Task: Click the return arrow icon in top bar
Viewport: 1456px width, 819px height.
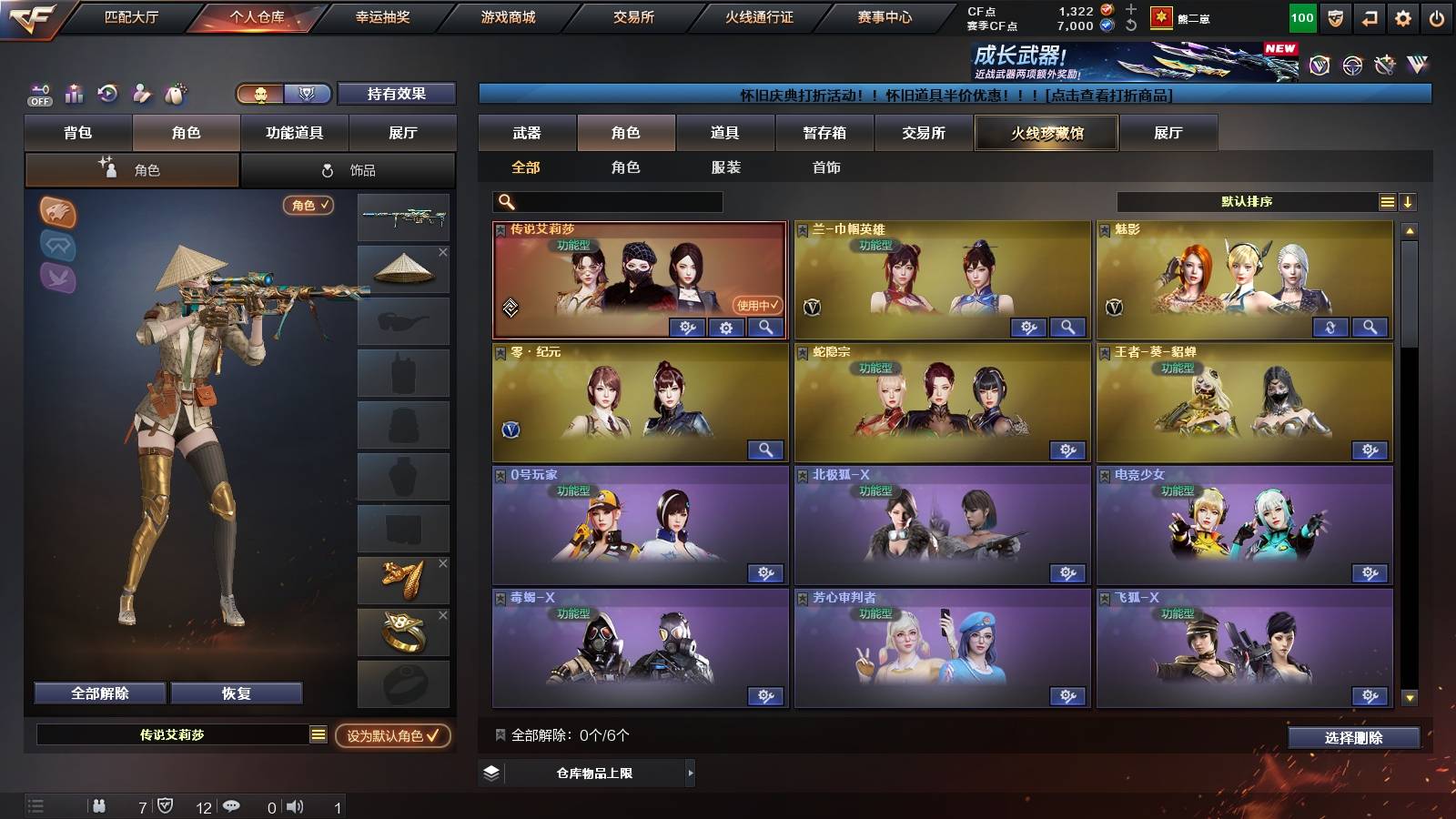Action: (x=1369, y=16)
